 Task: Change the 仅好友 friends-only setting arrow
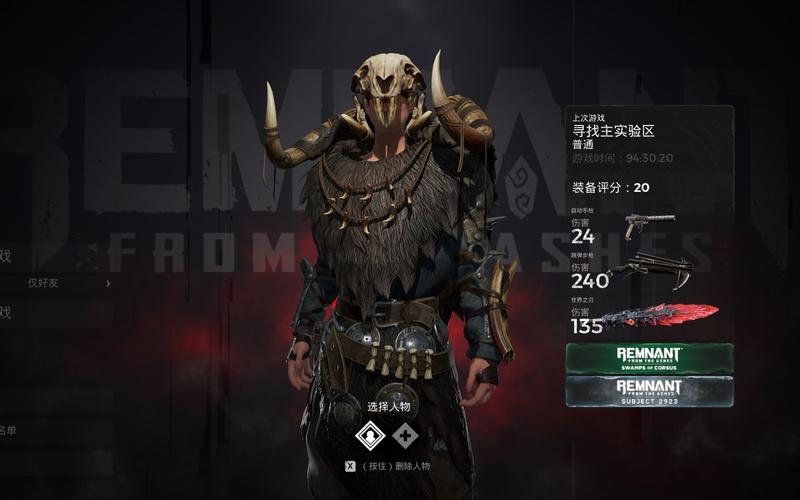[x=108, y=283]
